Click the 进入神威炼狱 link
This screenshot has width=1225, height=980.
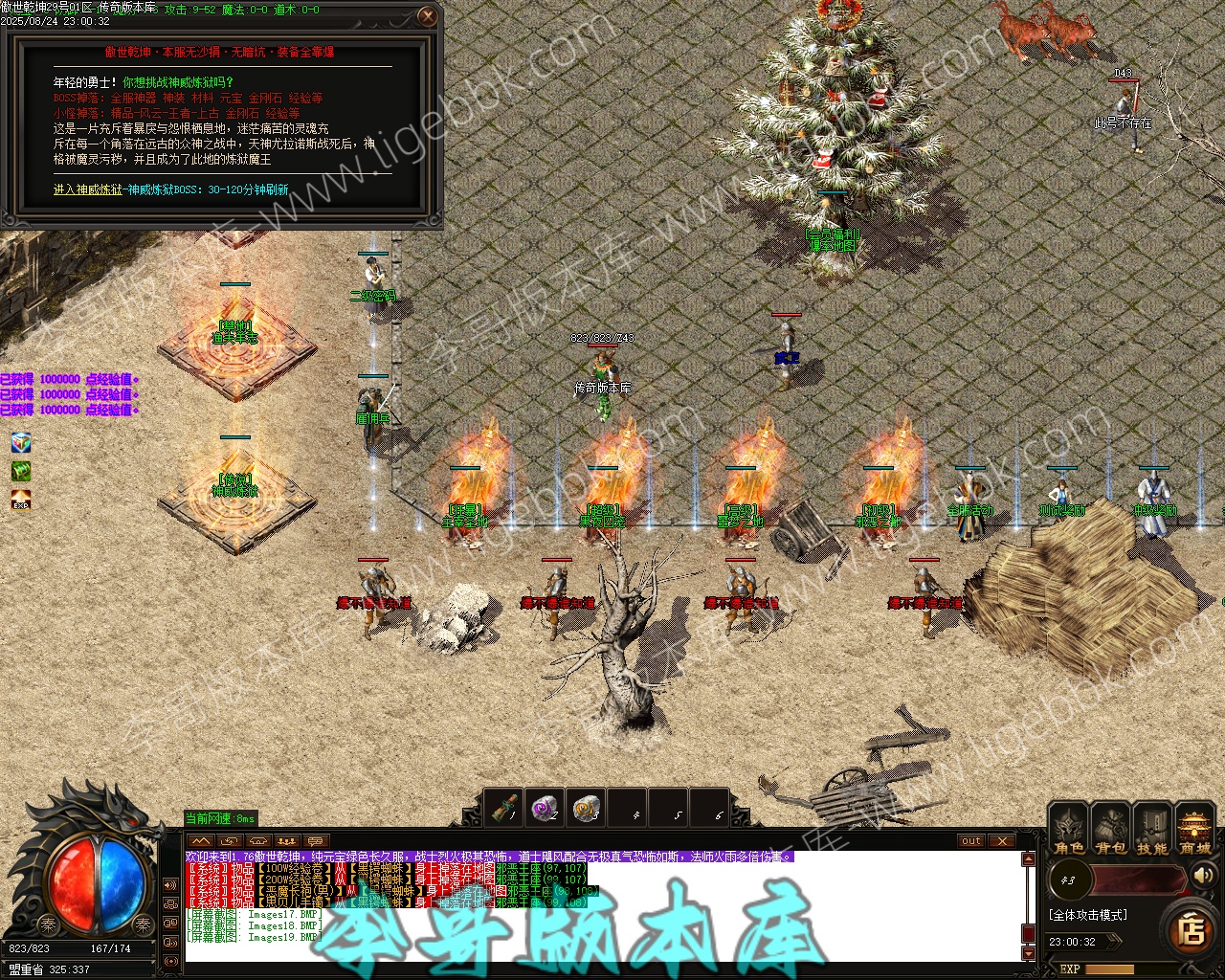pyautogui.click(x=88, y=189)
